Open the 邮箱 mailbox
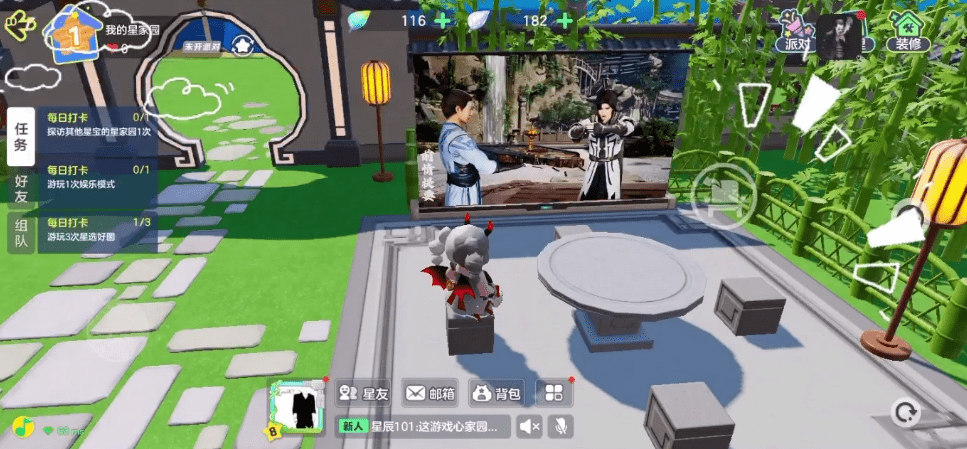Viewport: 967px width, 449px height. pyautogui.click(x=430, y=393)
